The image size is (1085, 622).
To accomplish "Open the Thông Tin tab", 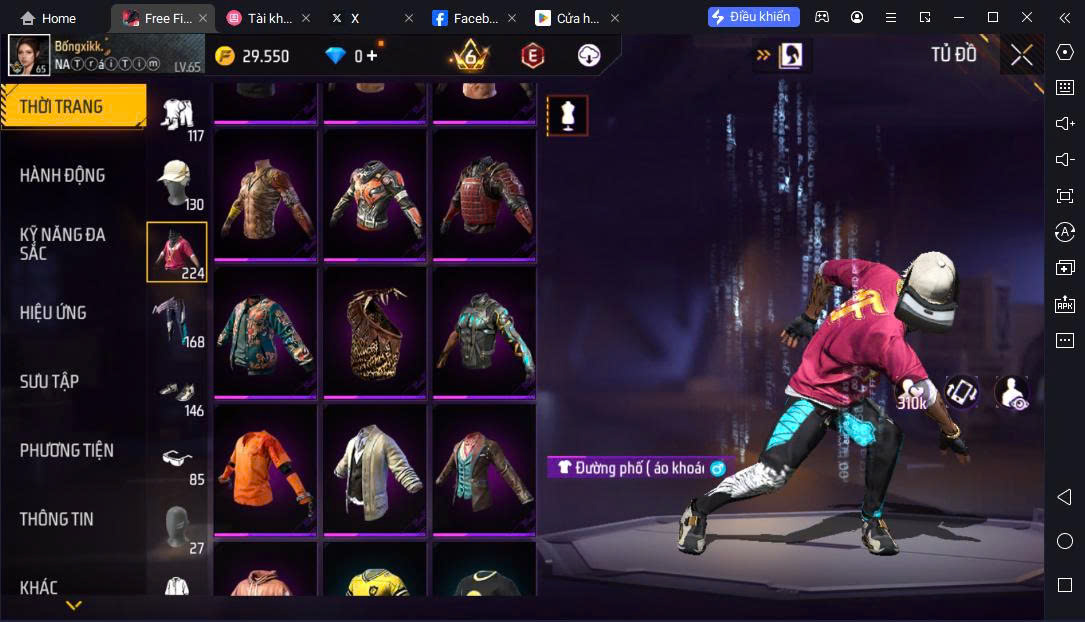I will click(56, 519).
